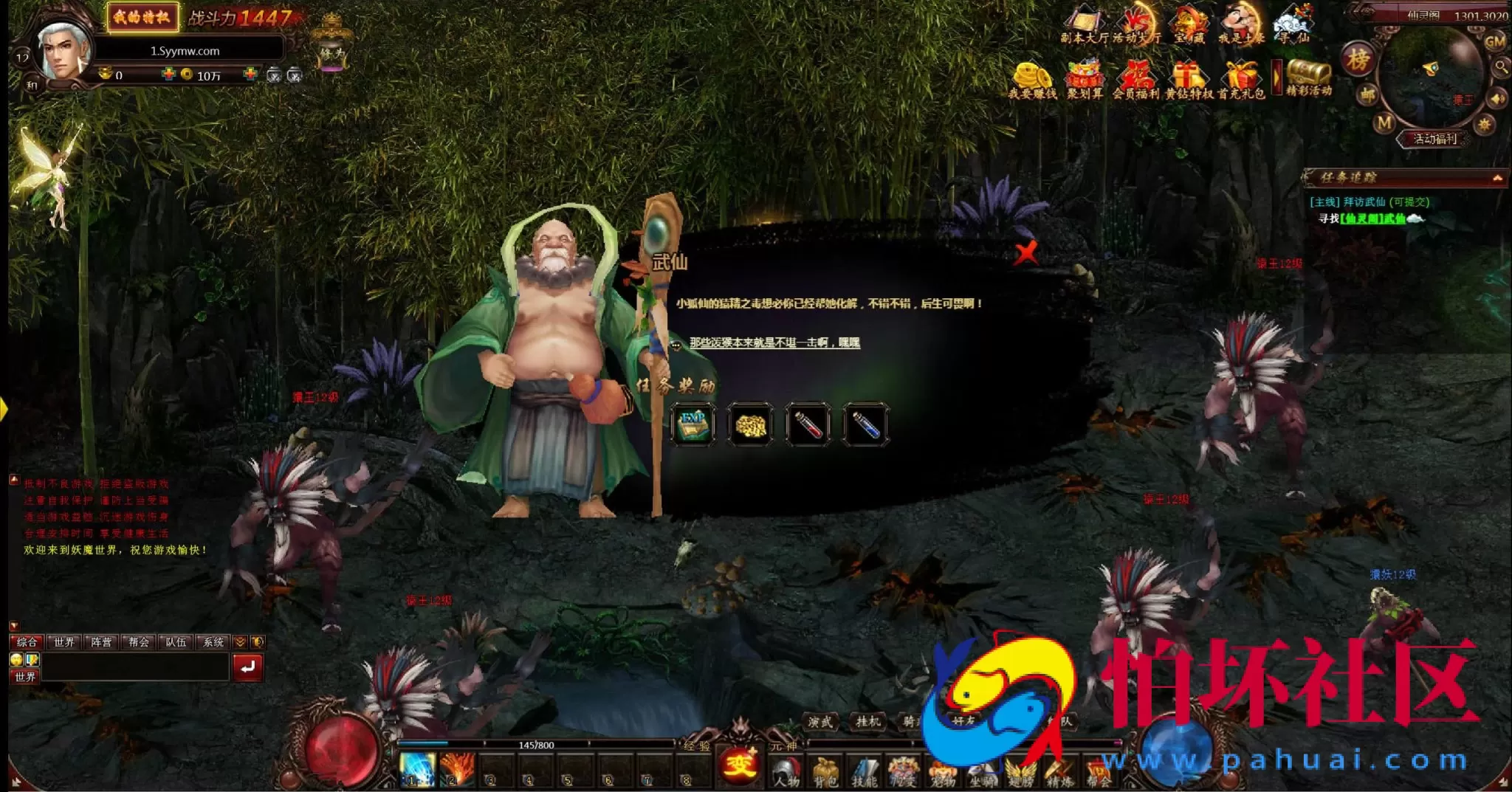Open the 副本大厅 dungeon hall

(1084, 26)
